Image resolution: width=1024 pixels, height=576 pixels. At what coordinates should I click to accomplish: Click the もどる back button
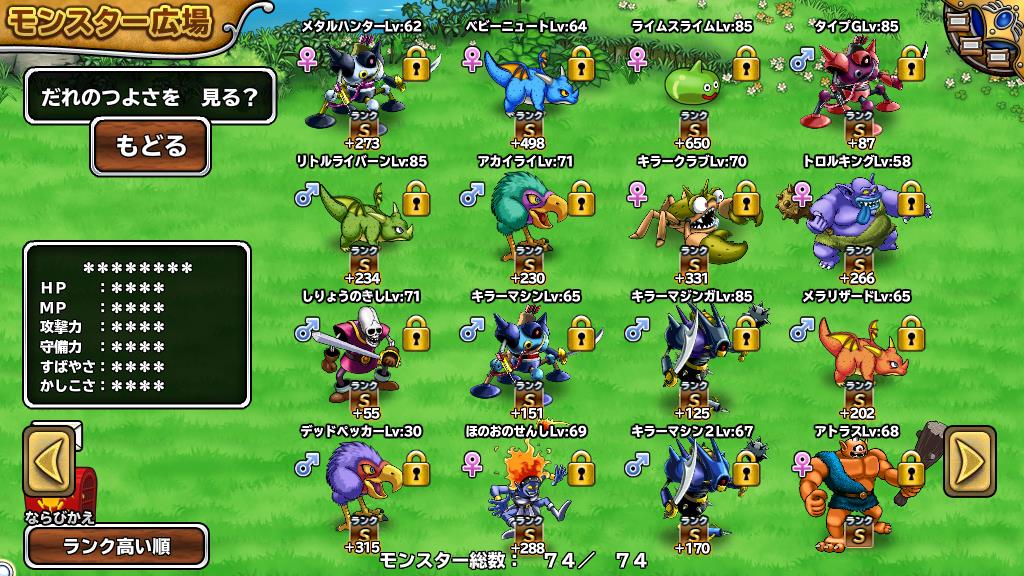pos(150,146)
